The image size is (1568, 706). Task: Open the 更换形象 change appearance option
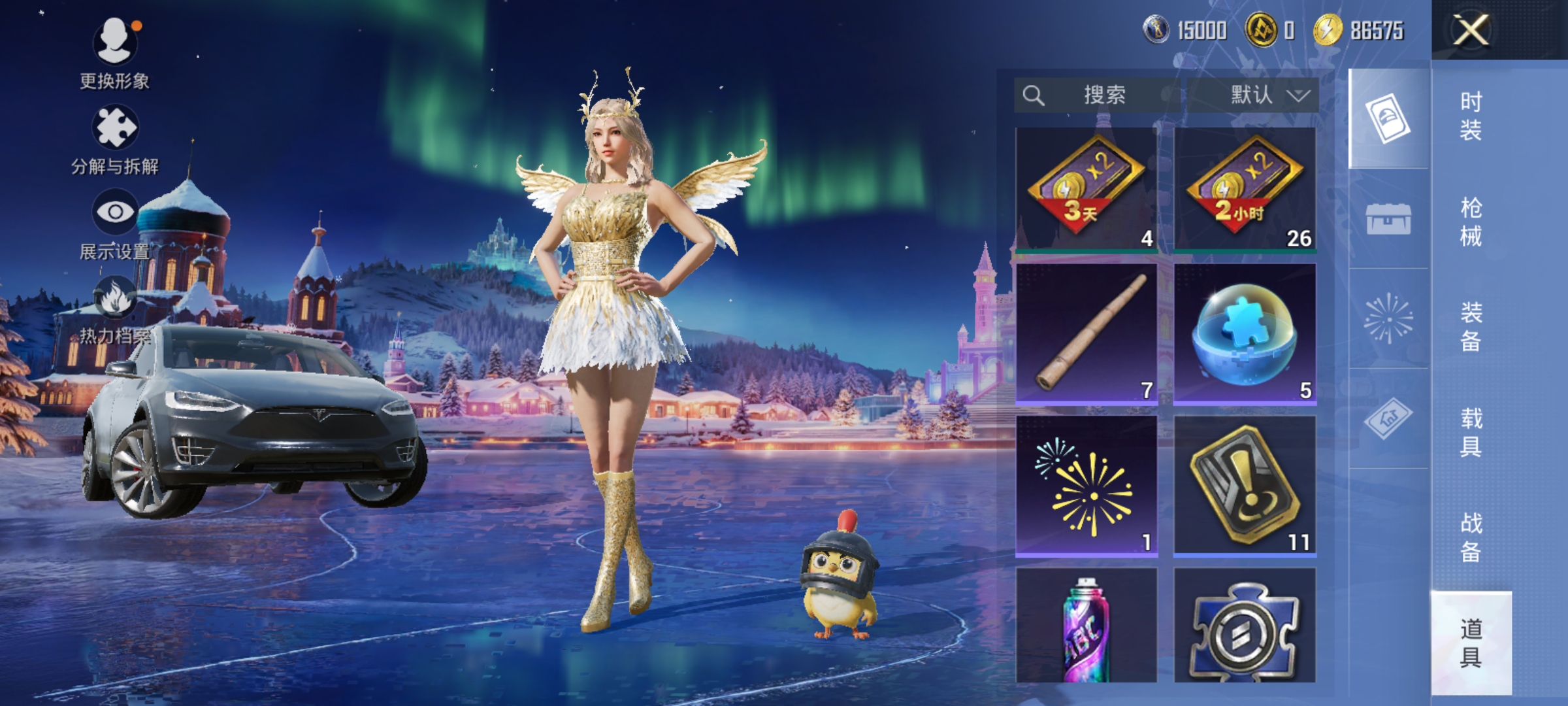115,54
